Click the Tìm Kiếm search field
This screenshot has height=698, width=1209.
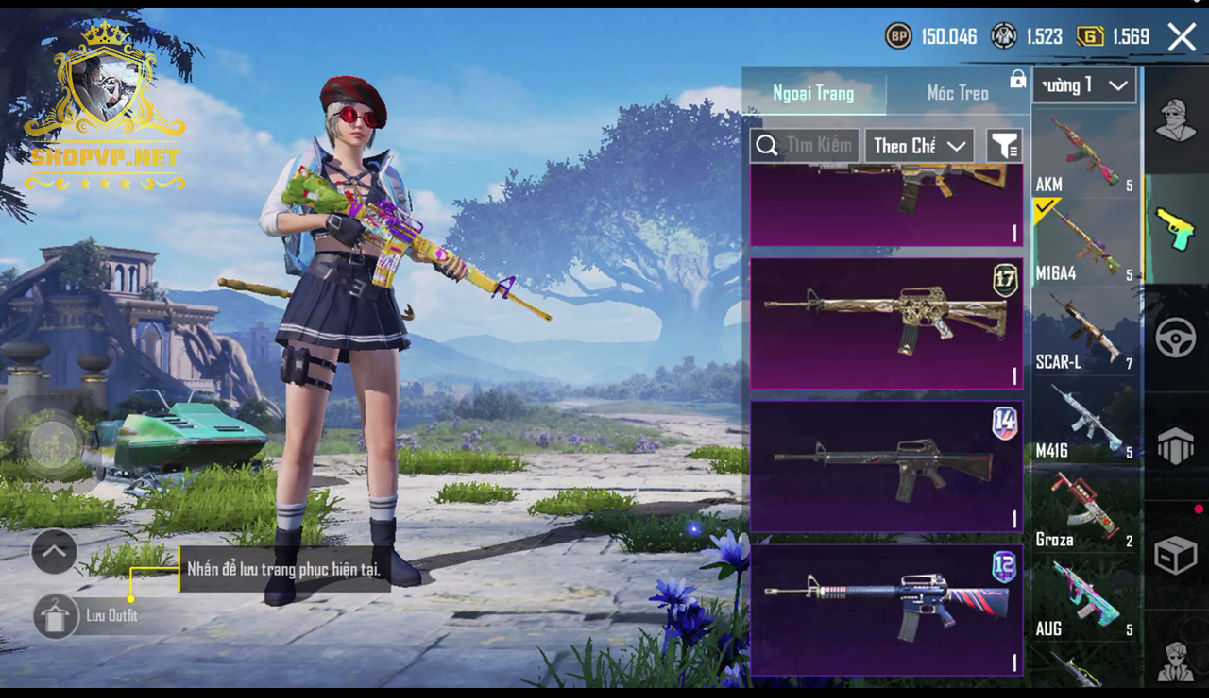806,146
